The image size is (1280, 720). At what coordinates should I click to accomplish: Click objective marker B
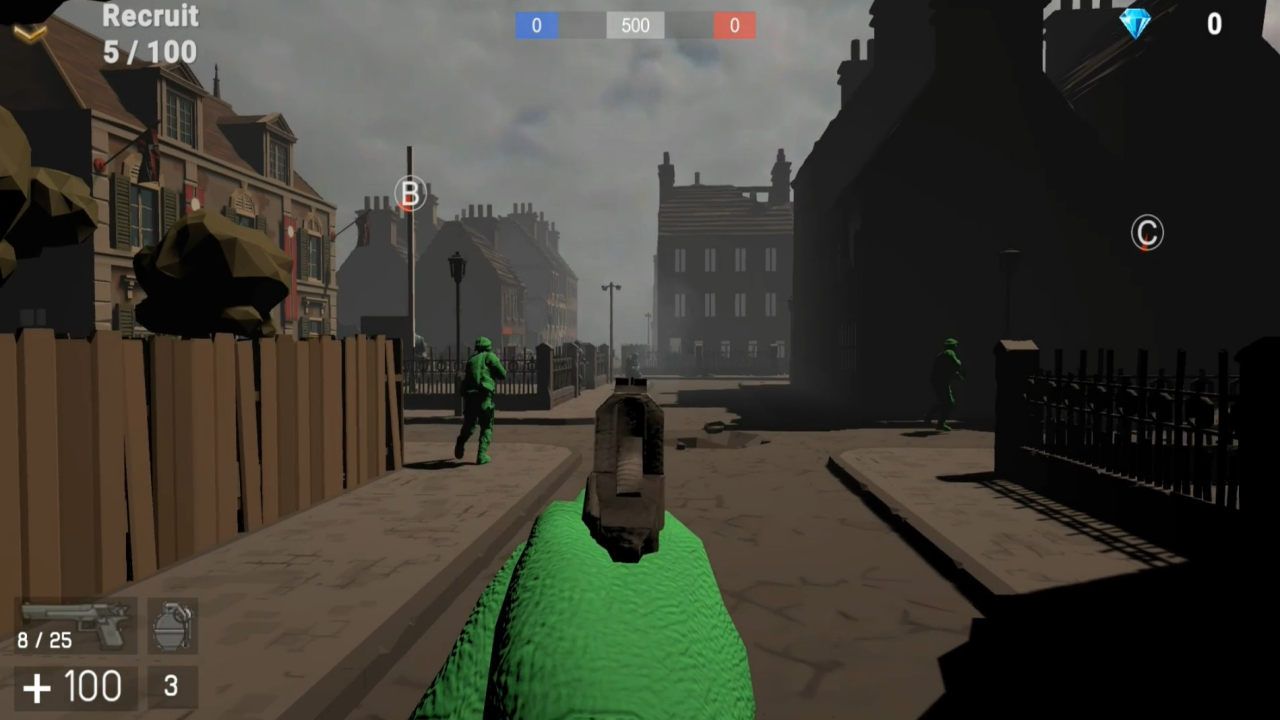tap(410, 194)
